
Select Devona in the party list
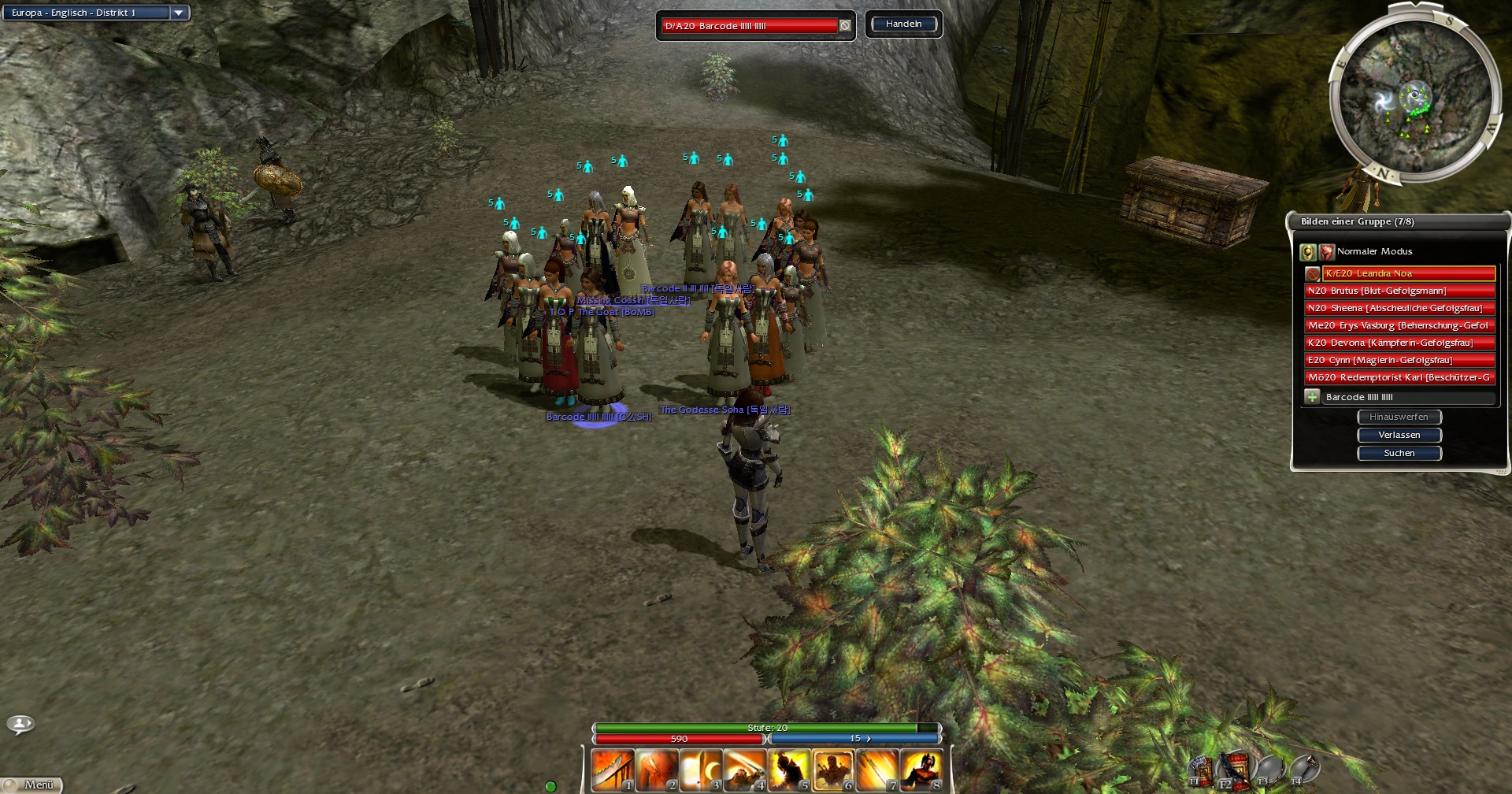coord(1399,343)
